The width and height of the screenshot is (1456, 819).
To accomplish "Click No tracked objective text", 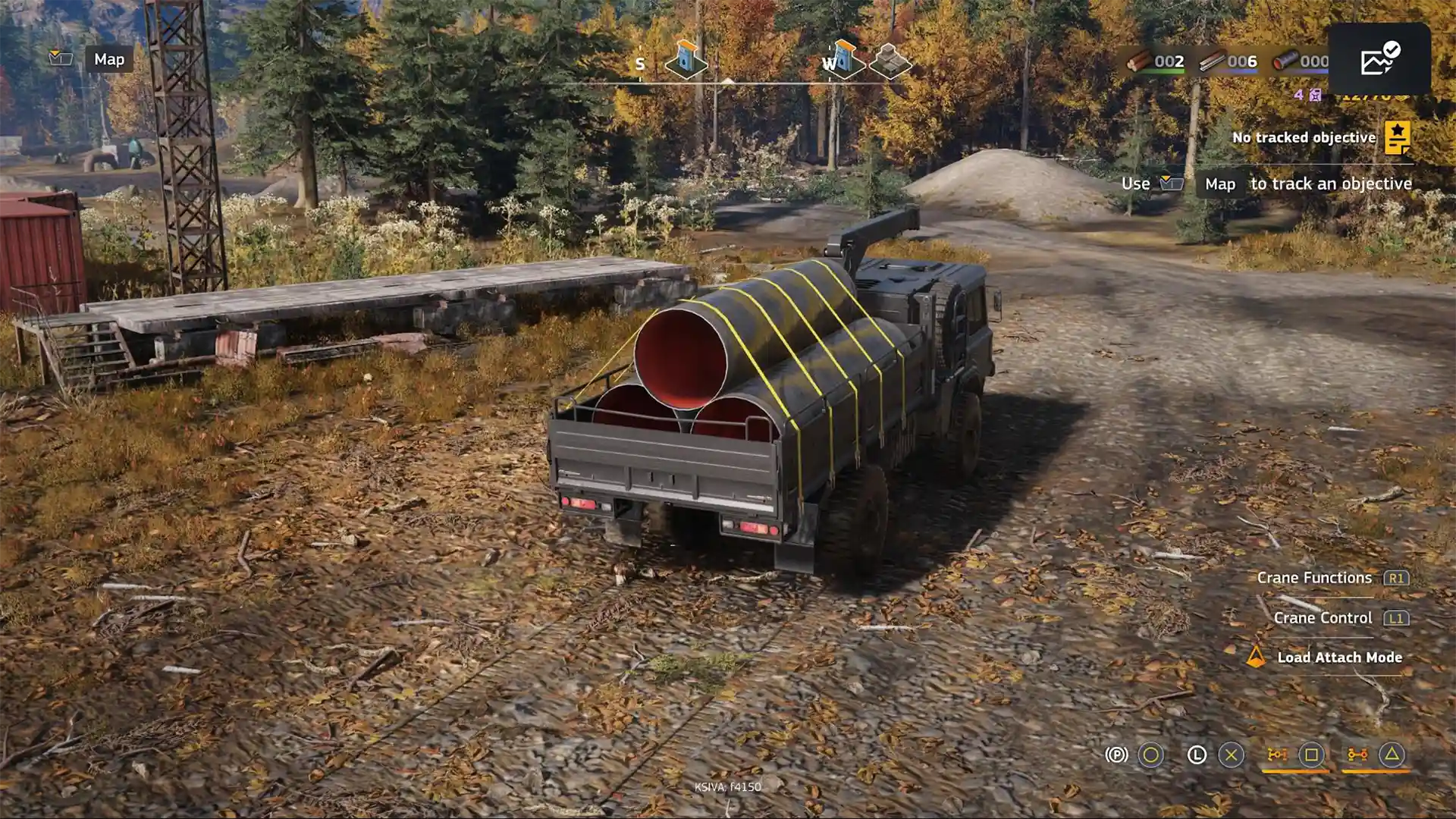I will [x=1303, y=137].
